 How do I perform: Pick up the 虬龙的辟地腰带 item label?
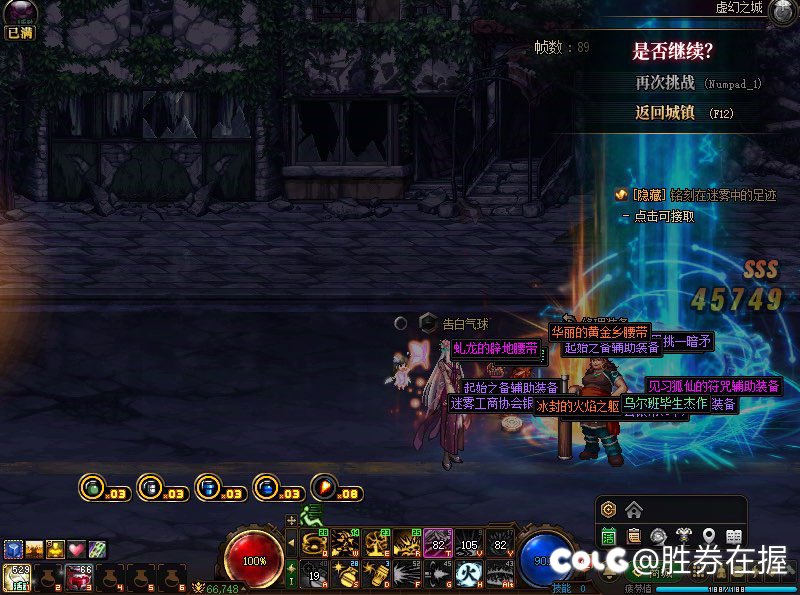[x=495, y=348]
